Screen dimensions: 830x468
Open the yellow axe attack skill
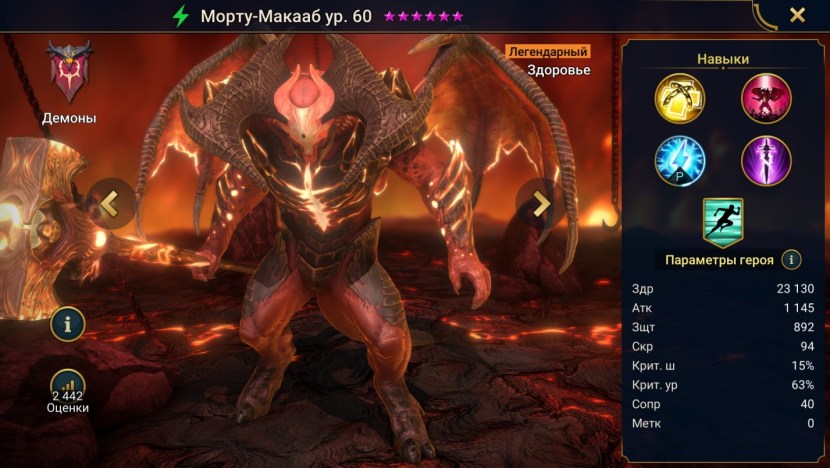[x=680, y=98]
